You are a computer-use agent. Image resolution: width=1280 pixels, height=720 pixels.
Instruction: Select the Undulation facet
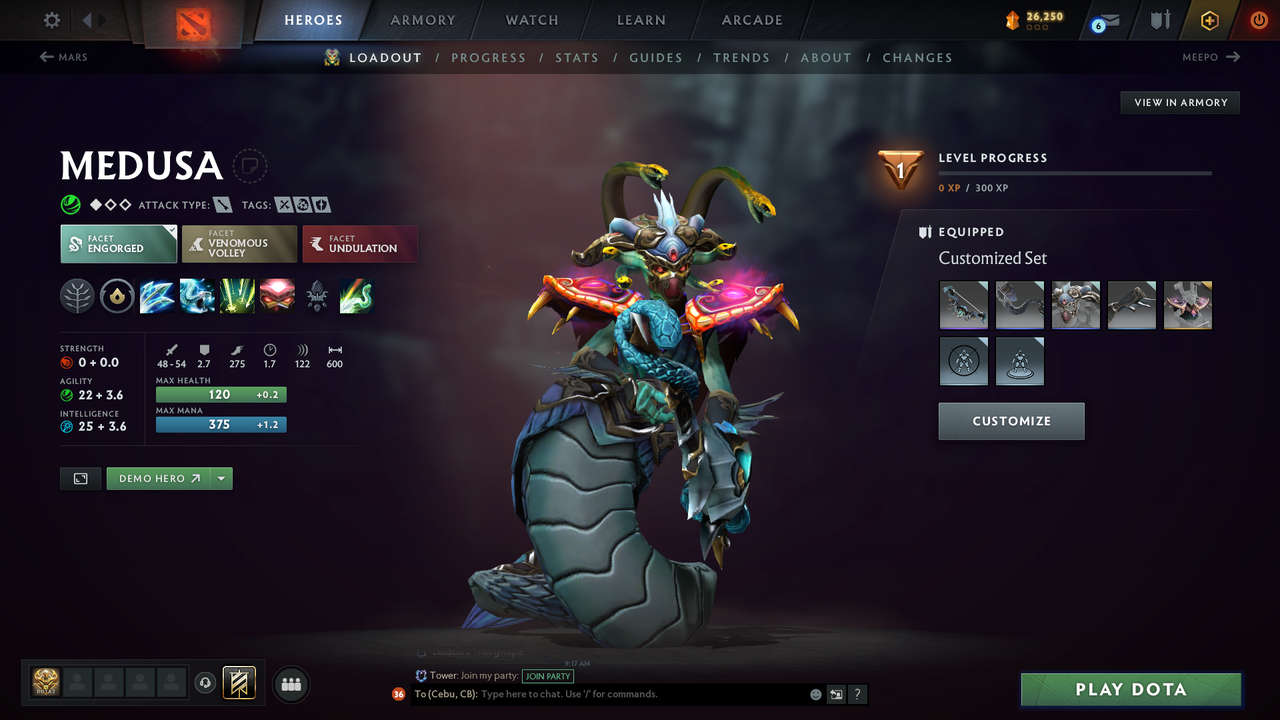click(360, 243)
